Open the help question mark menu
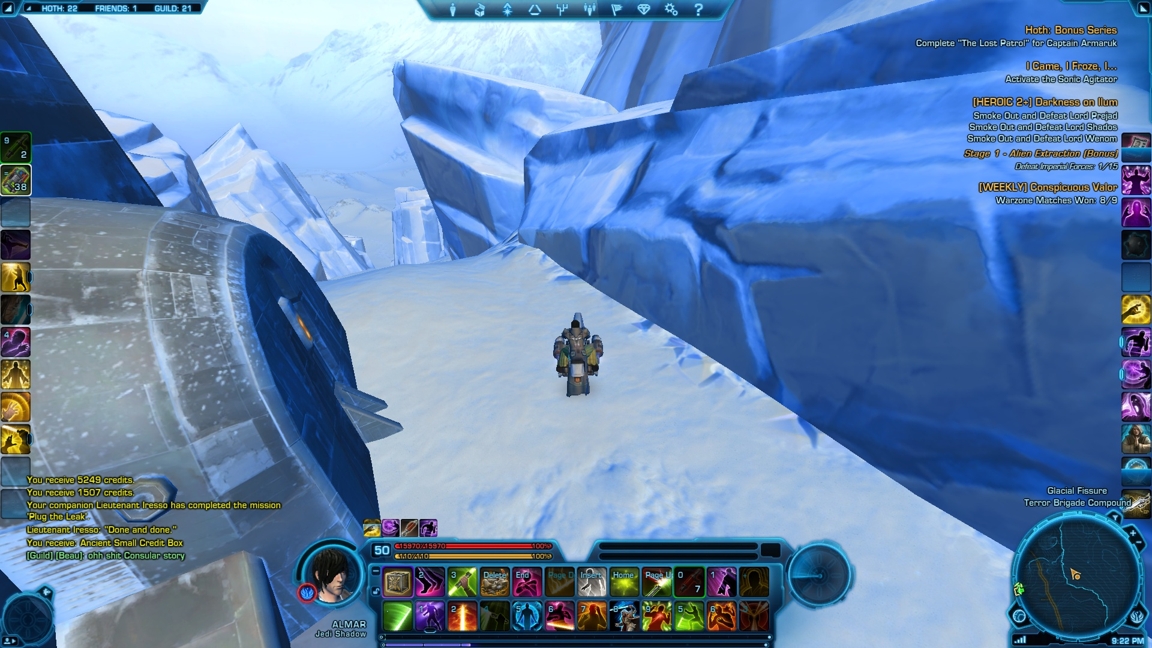The width and height of the screenshot is (1152, 648). [698, 10]
